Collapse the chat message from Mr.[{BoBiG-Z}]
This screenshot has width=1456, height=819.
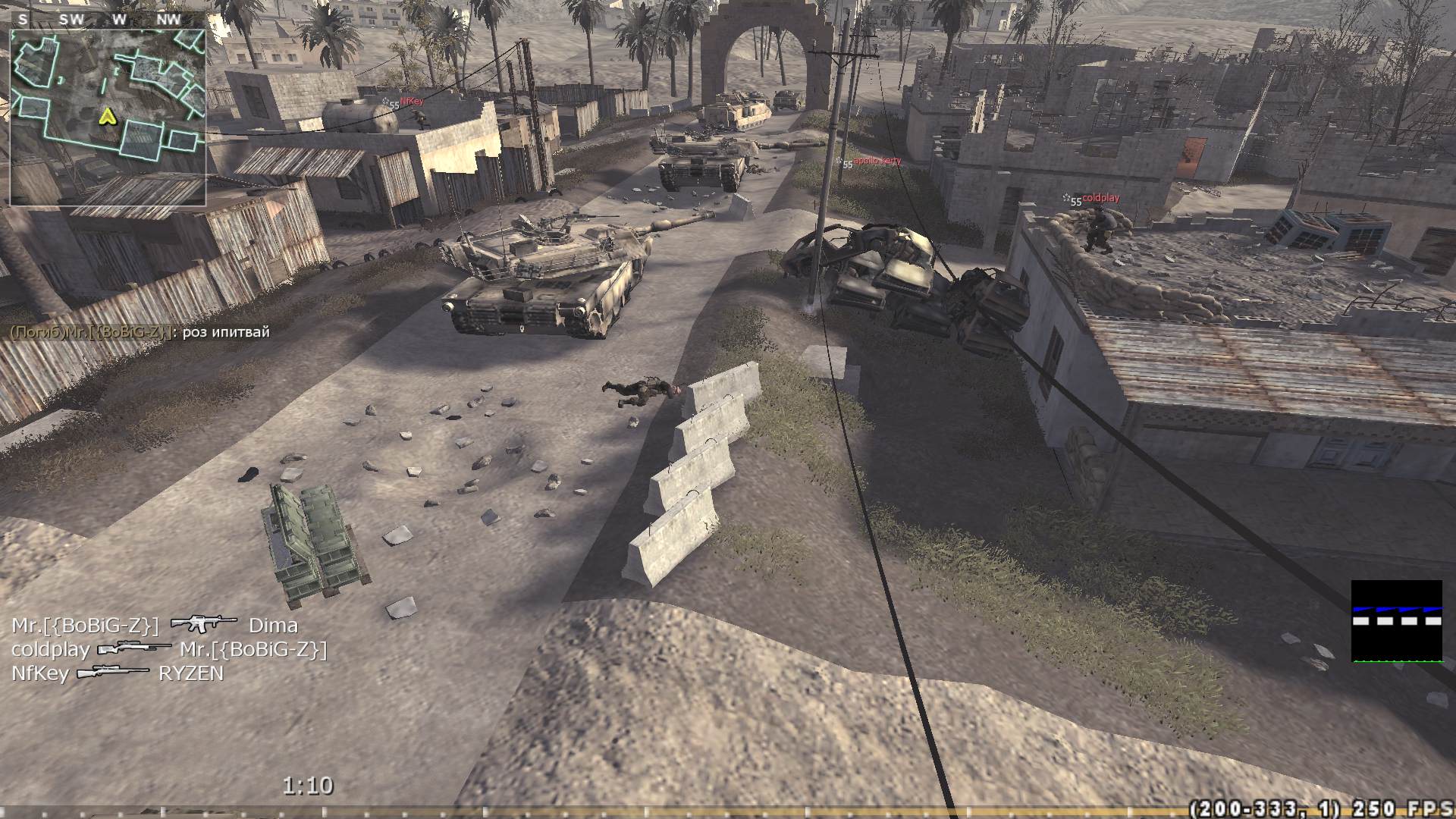[140, 331]
